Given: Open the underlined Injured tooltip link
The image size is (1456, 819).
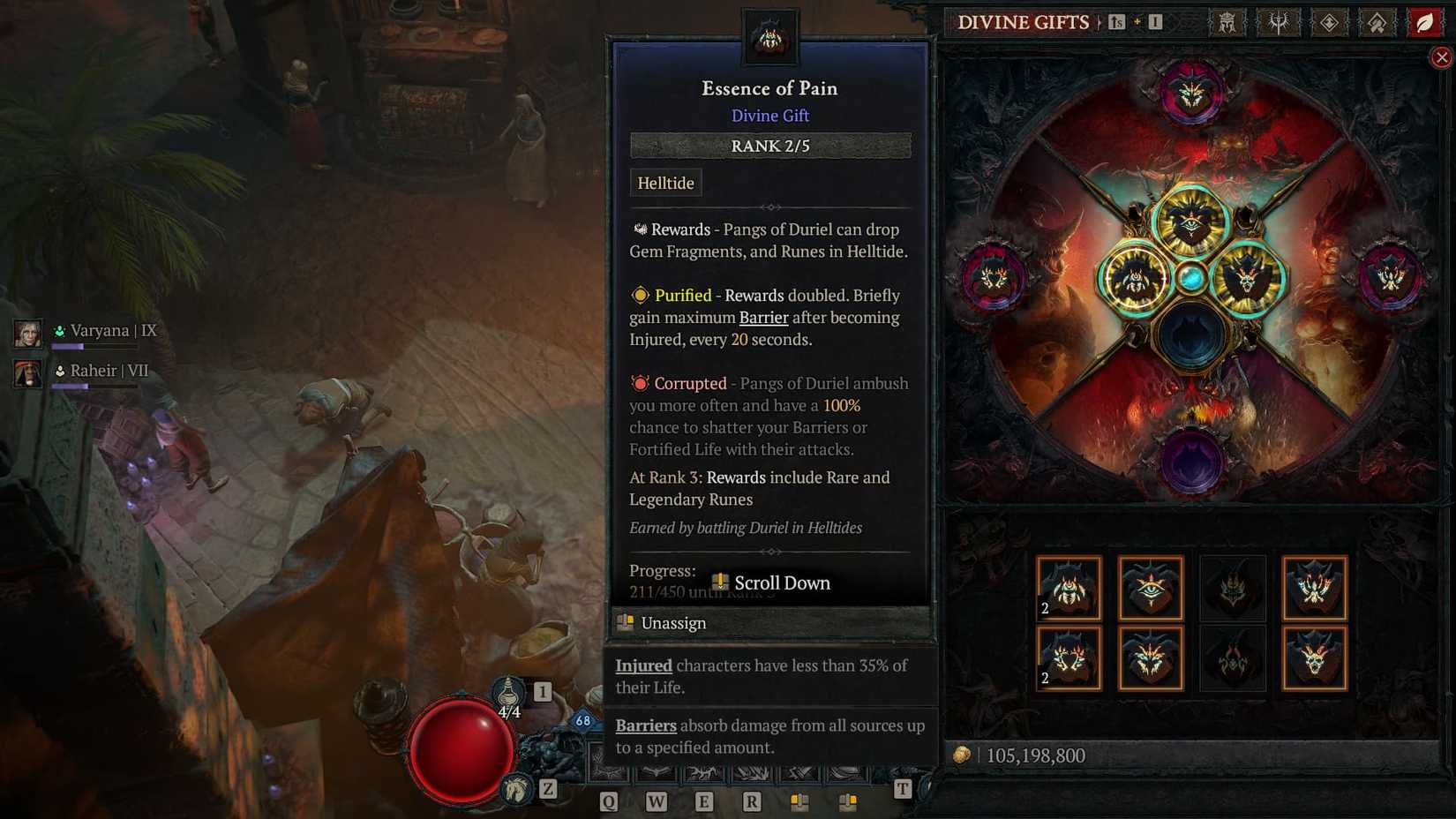Looking at the screenshot, I should pos(643,665).
